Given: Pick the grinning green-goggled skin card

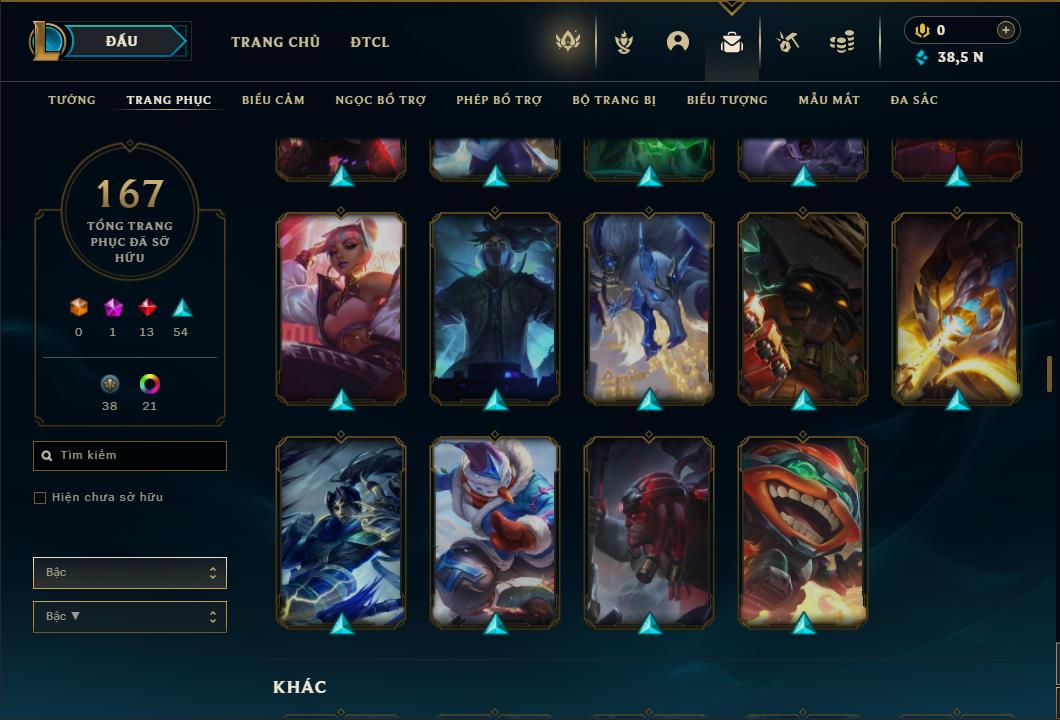Looking at the screenshot, I should (803, 530).
